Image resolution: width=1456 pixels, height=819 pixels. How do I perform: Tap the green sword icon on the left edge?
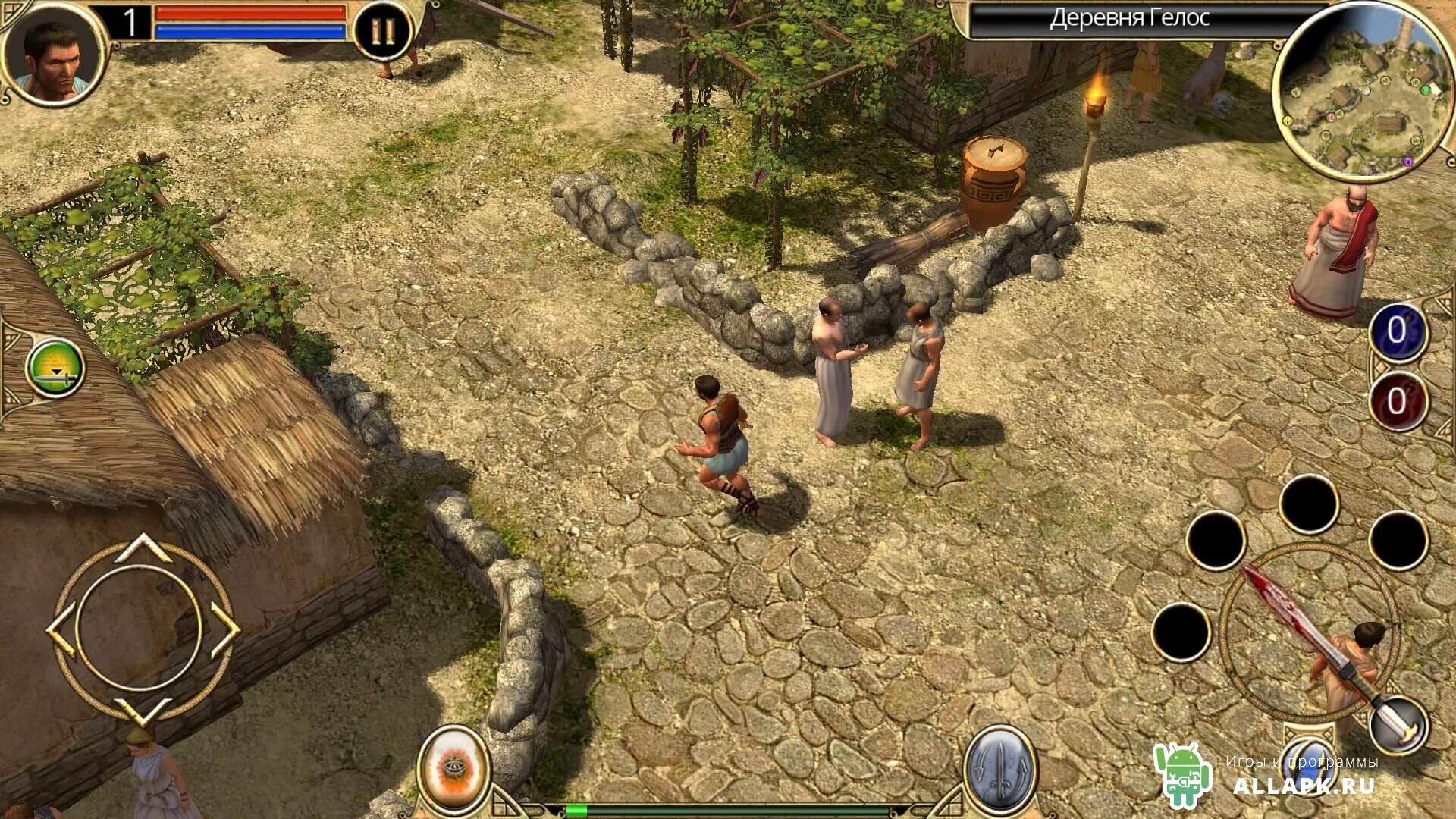tap(55, 369)
